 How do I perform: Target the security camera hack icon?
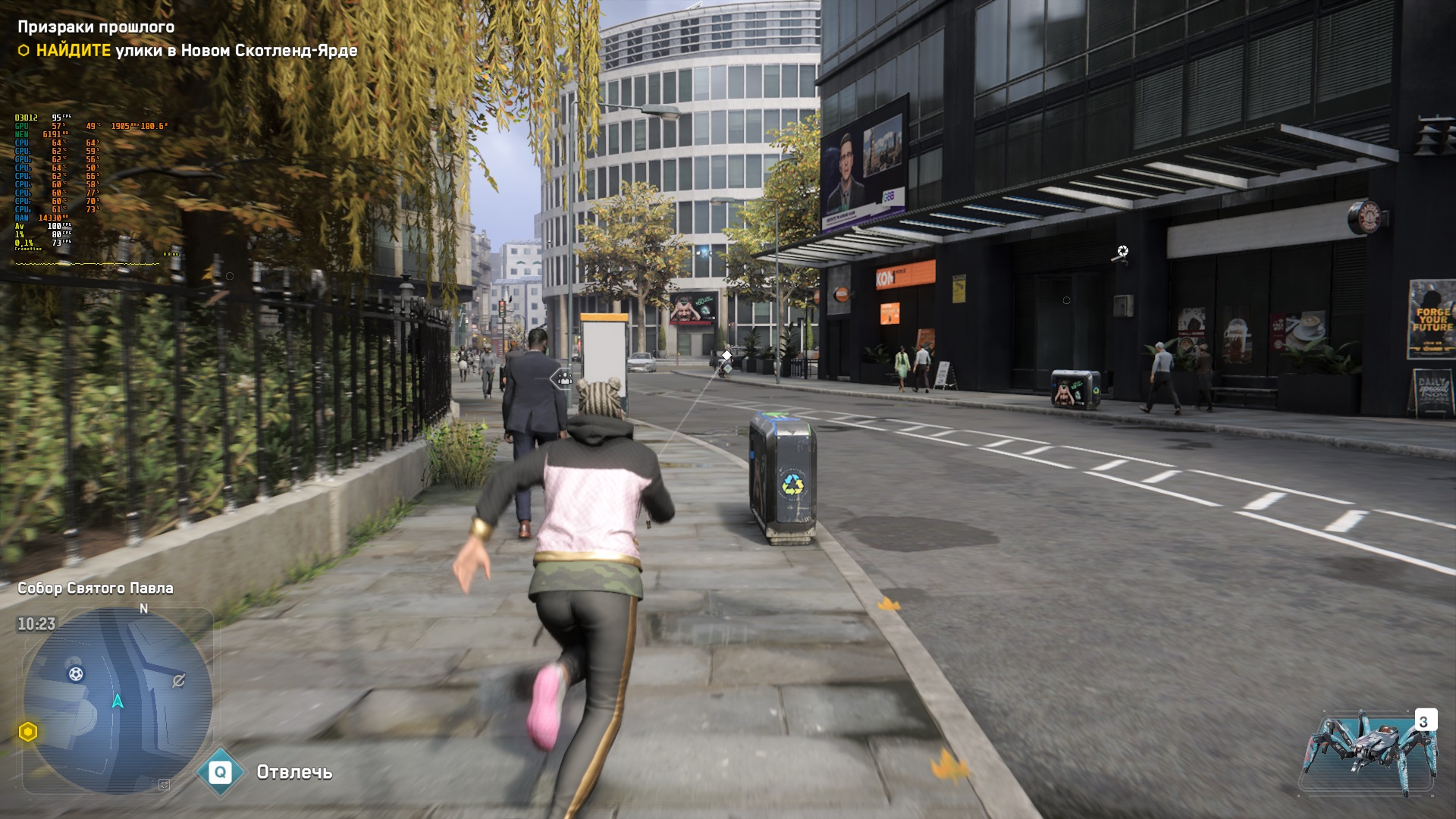click(x=1122, y=251)
